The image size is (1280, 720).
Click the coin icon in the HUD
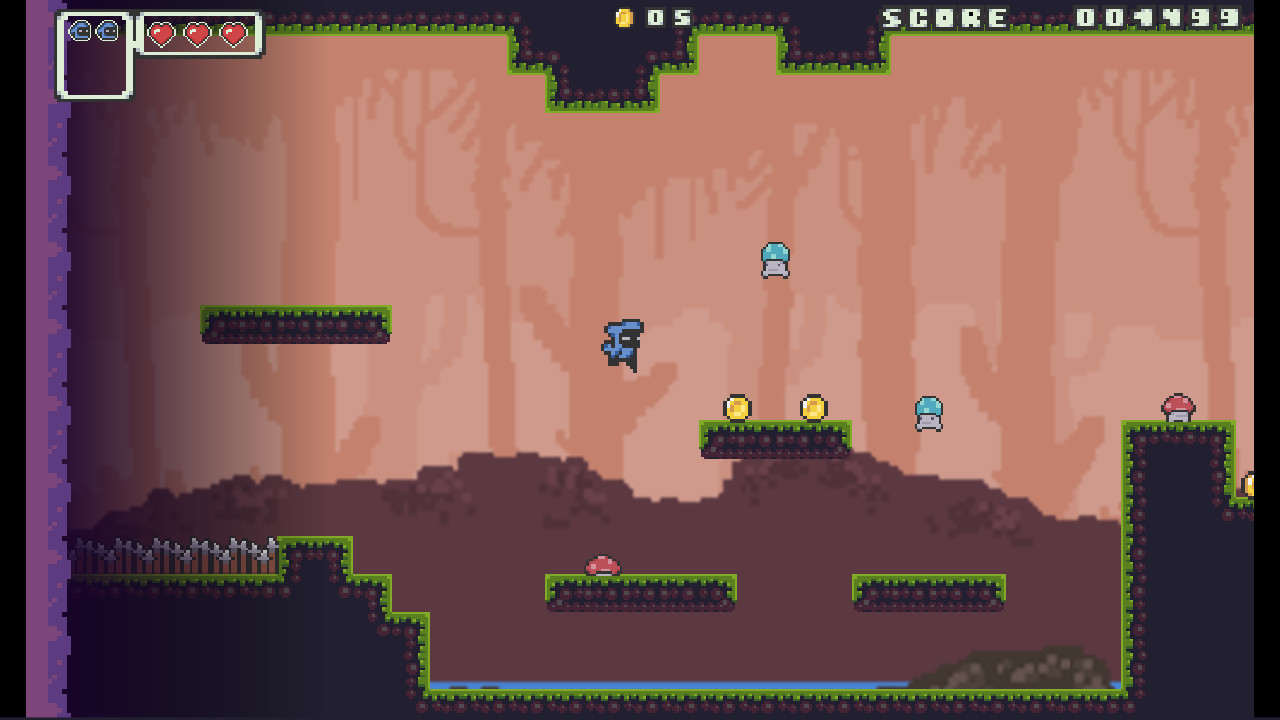[x=625, y=17]
